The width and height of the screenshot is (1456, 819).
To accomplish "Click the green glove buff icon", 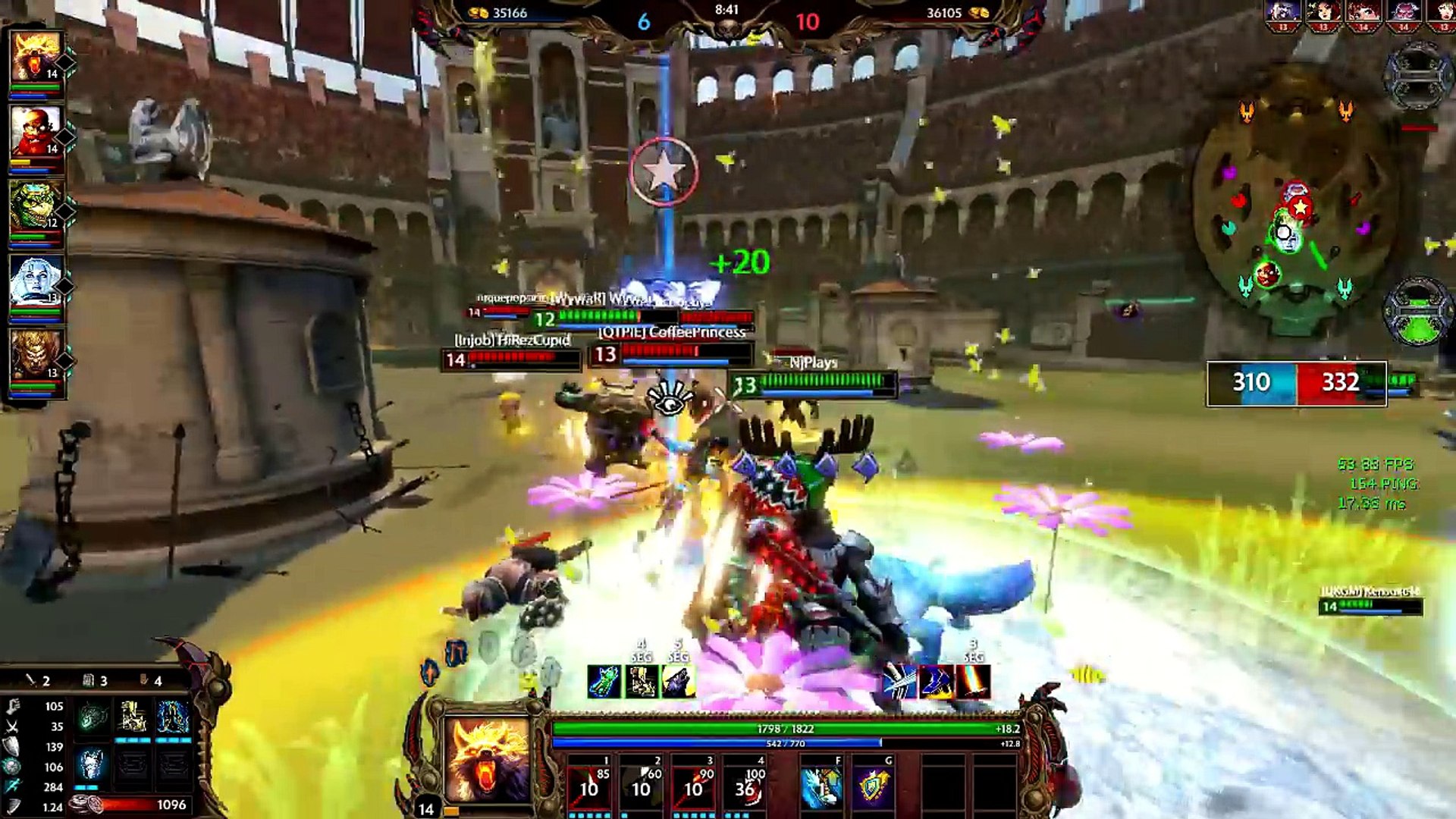I will pos(604,682).
